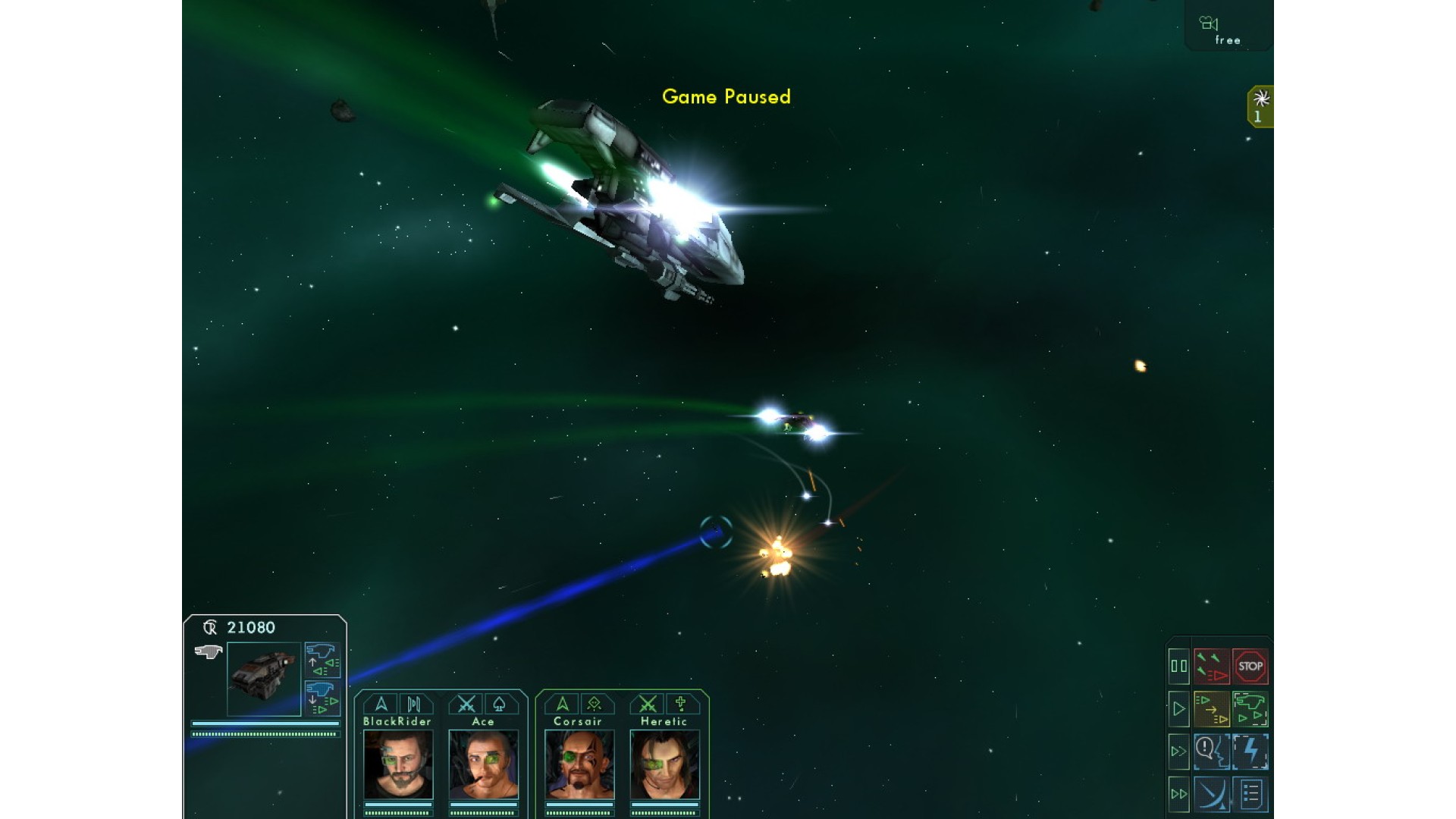
Task: Select the mothership portrait thumbnail
Action: (264, 679)
